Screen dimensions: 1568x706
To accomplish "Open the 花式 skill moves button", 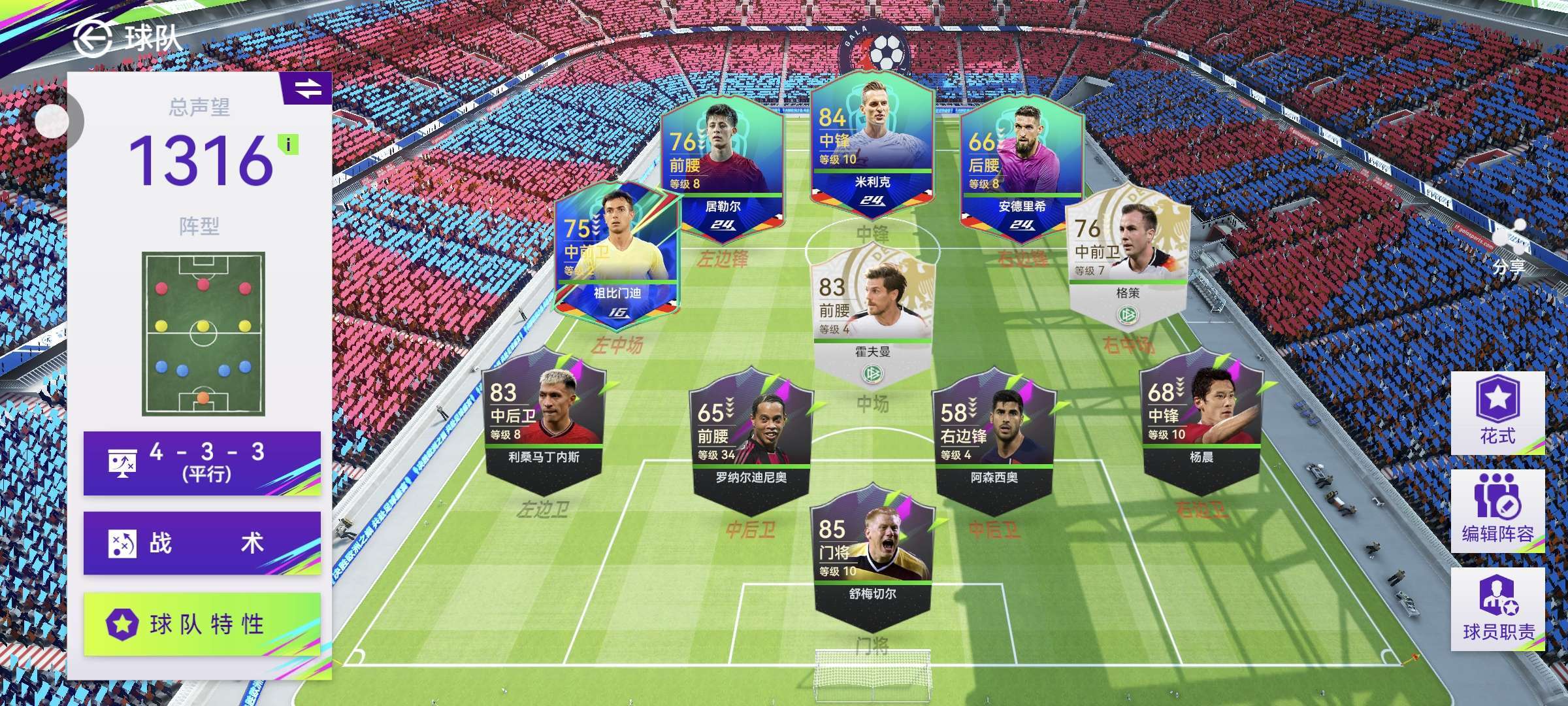I will point(1497,413).
